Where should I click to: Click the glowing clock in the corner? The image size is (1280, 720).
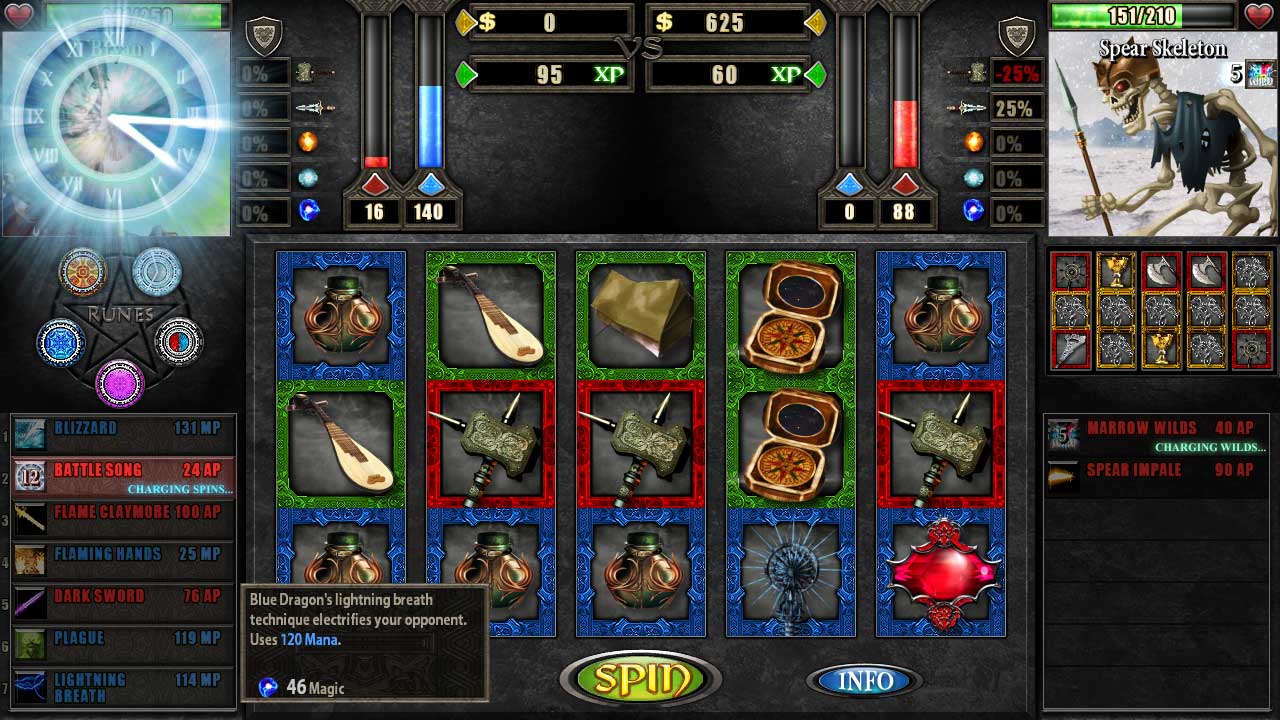pyautogui.click(x=115, y=120)
